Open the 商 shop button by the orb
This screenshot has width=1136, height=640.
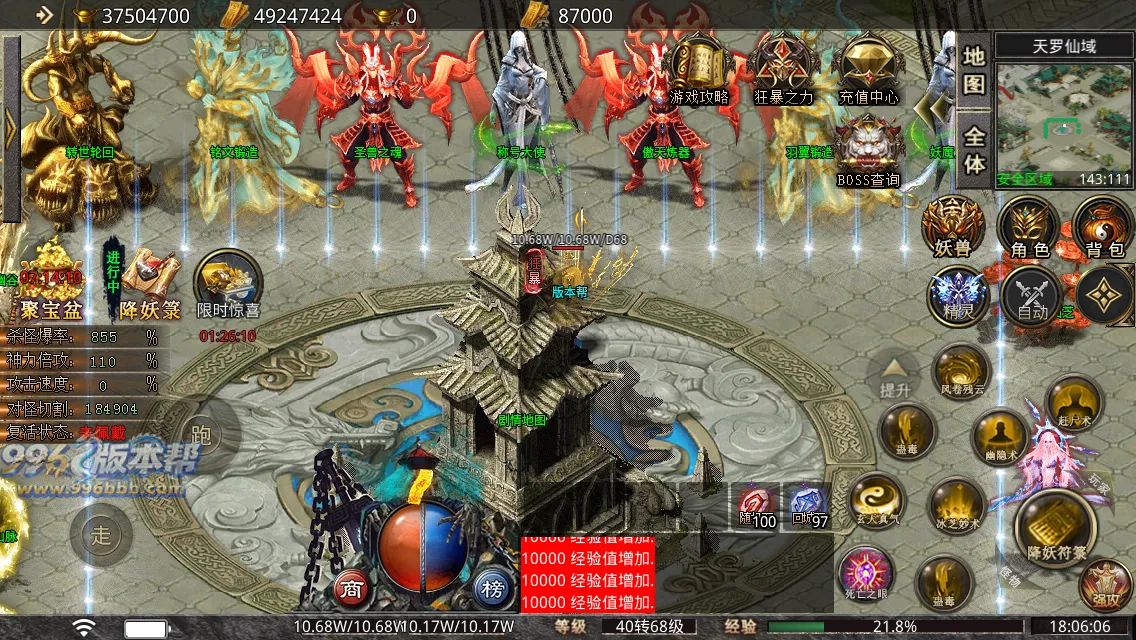(351, 587)
